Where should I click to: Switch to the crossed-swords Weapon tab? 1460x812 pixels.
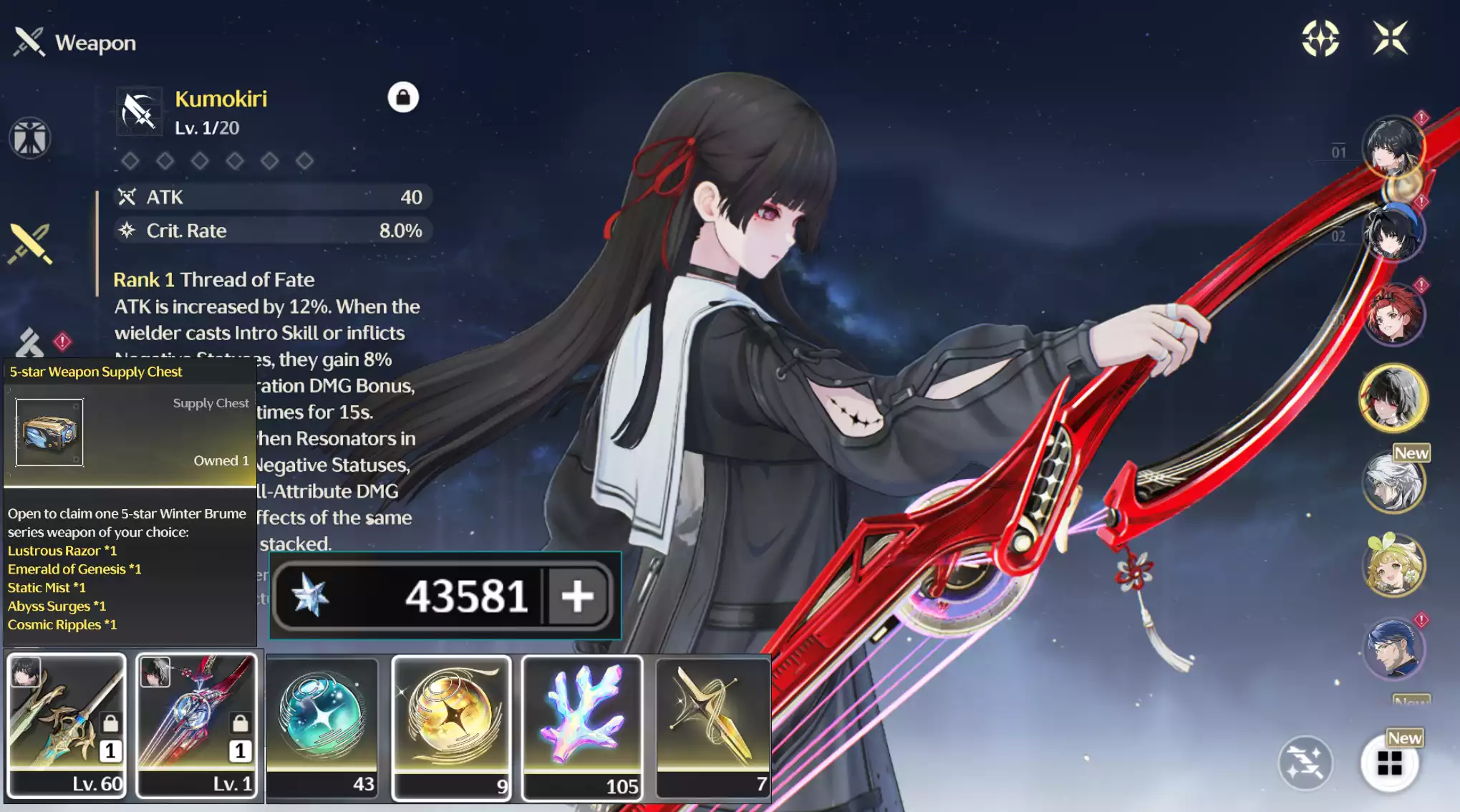(30, 243)
